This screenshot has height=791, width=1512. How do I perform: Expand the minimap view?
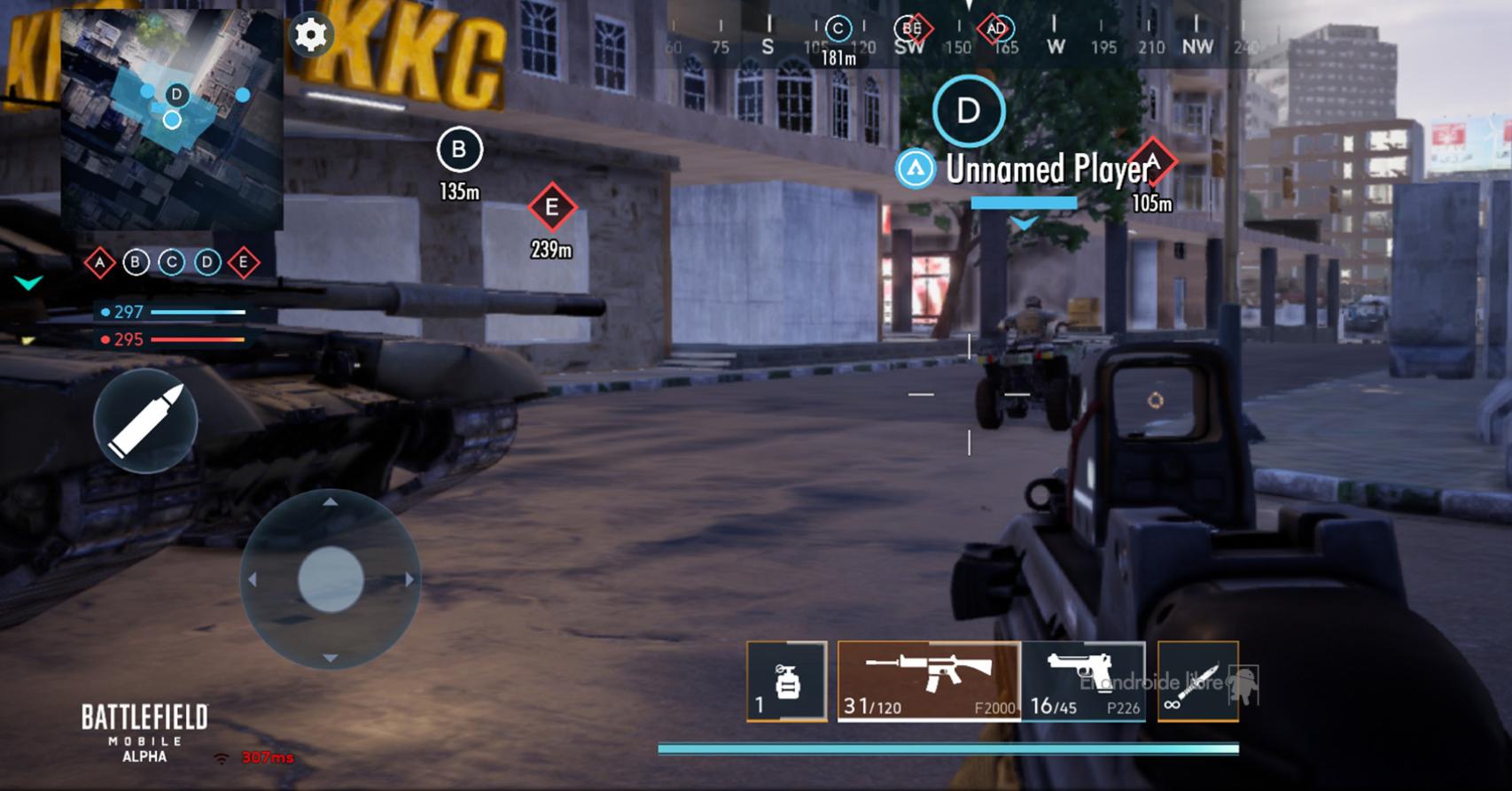(x=170, y=120)
